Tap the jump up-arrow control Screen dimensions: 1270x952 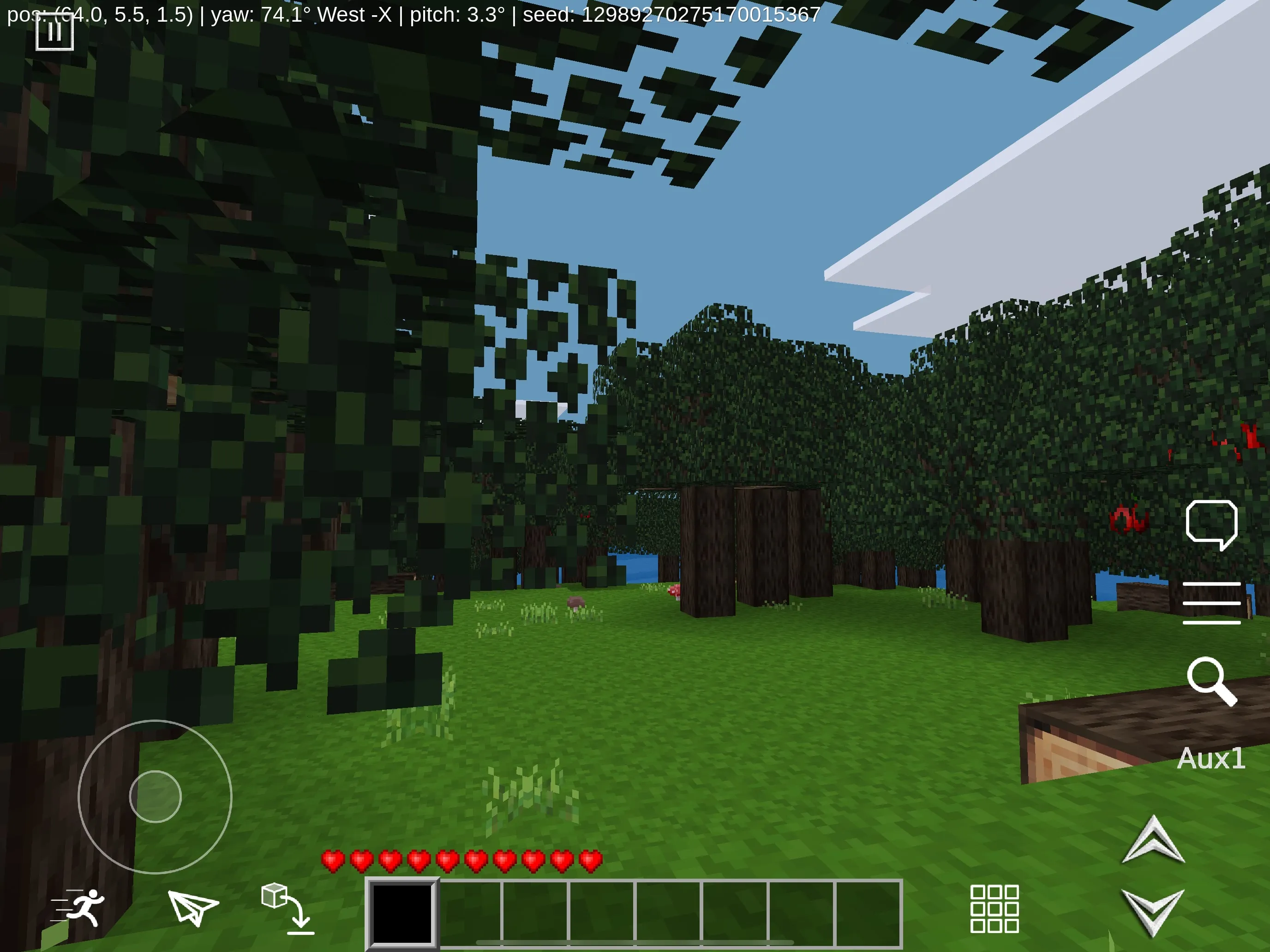pos(1155,839)
